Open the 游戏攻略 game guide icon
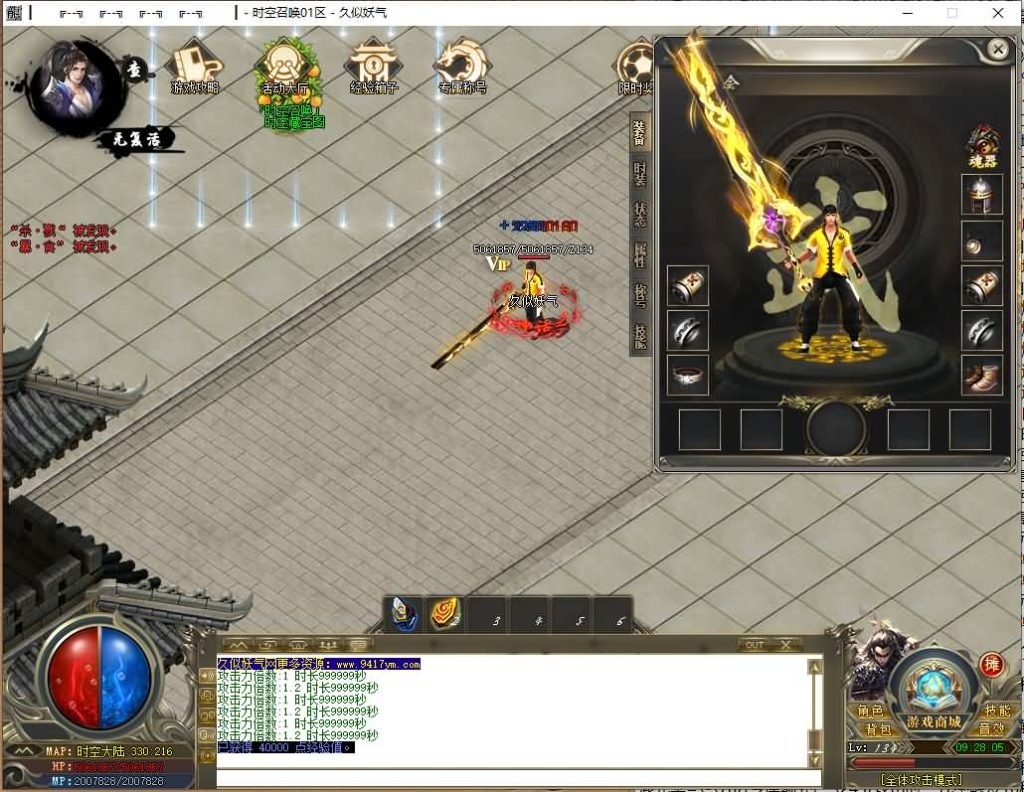Viewport: 1024px width, 792px height. coord(195,68)
